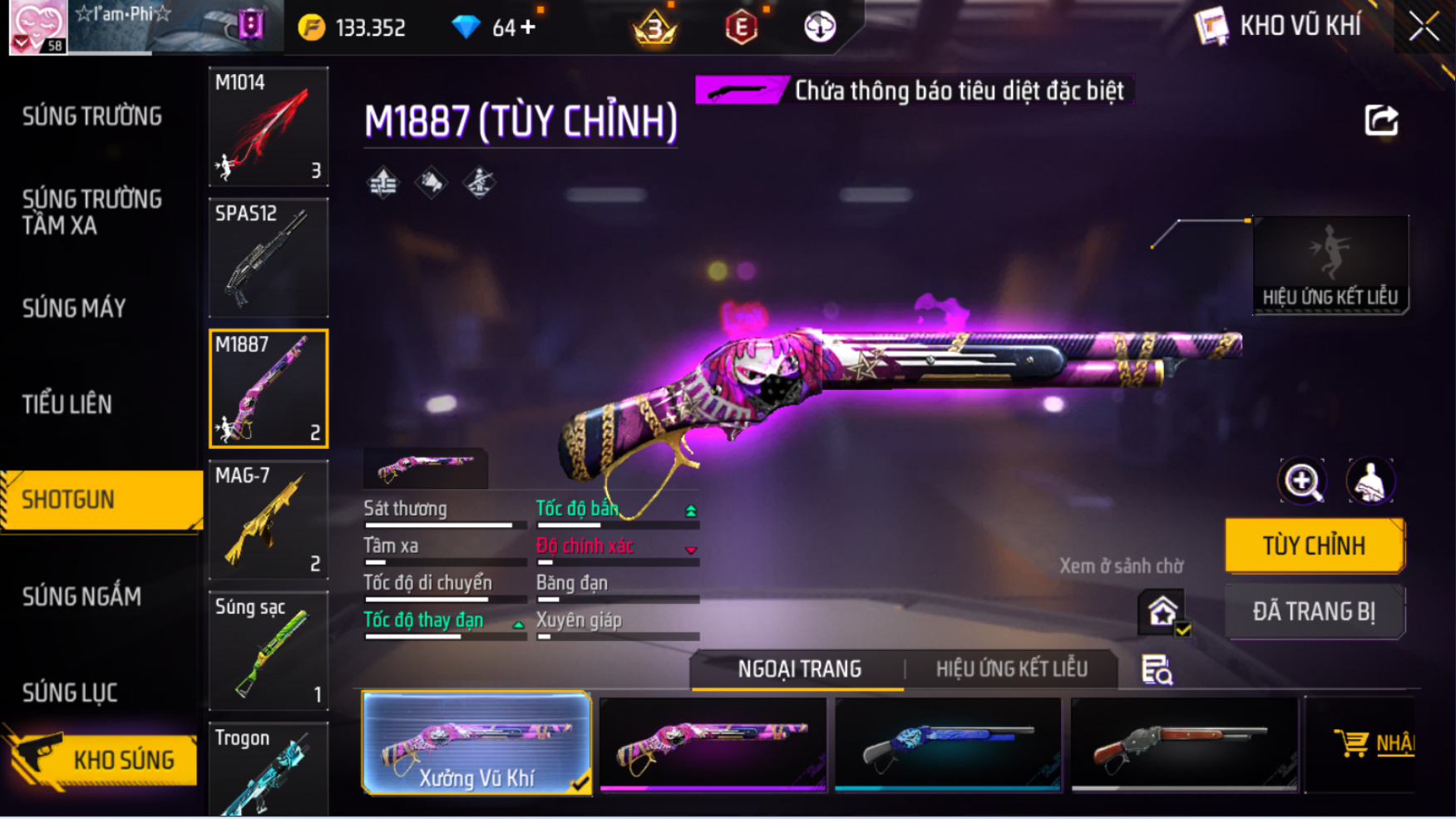Toggle the lobby display house icon
Viewport: 1456px width, 819px height.
tap(1162, 613)
